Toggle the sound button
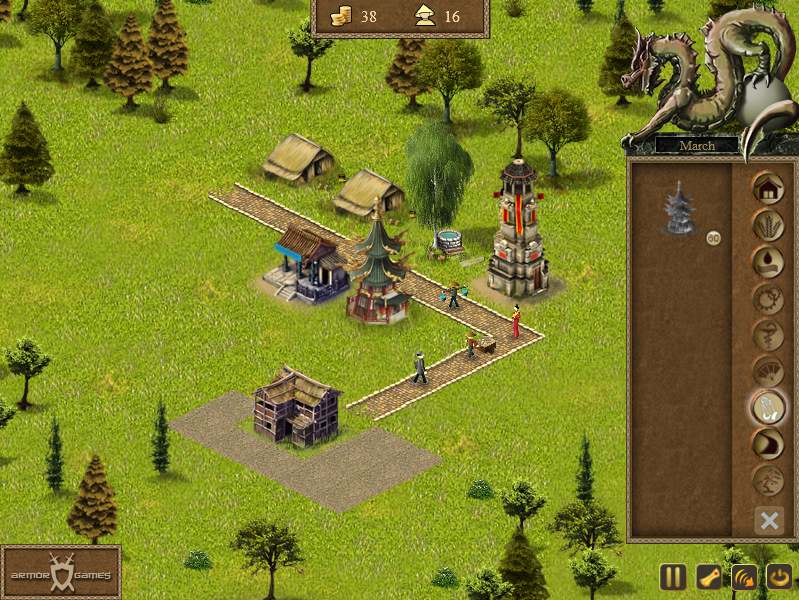 [x=743, y=577]
